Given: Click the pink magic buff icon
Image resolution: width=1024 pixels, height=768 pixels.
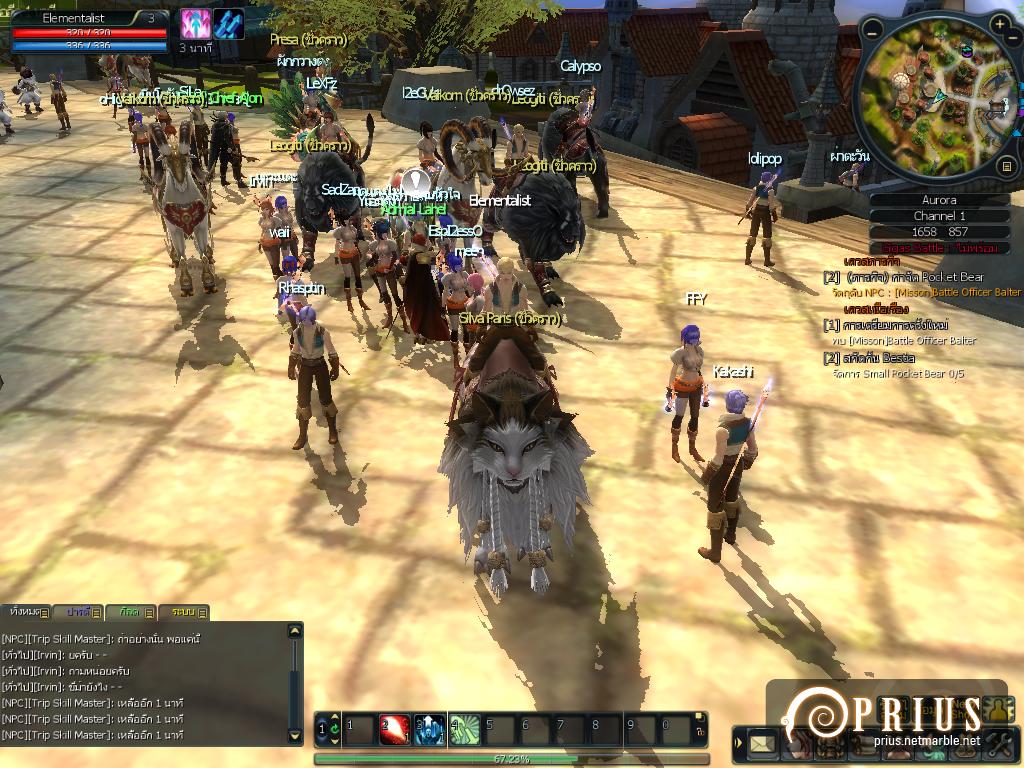Looking at the screenshot, I should coord(194,24).
